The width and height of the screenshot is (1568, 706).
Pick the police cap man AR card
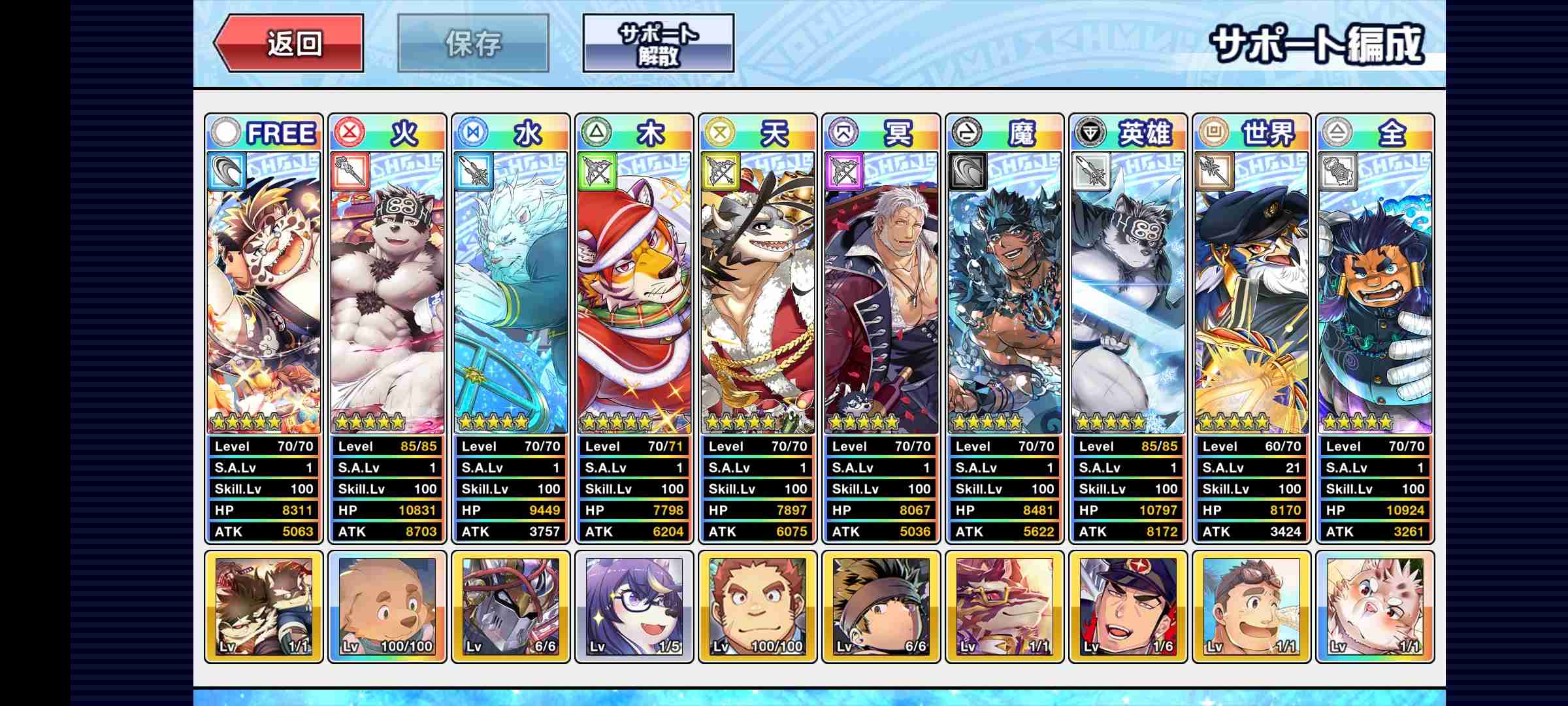(x=1128, y=607)
